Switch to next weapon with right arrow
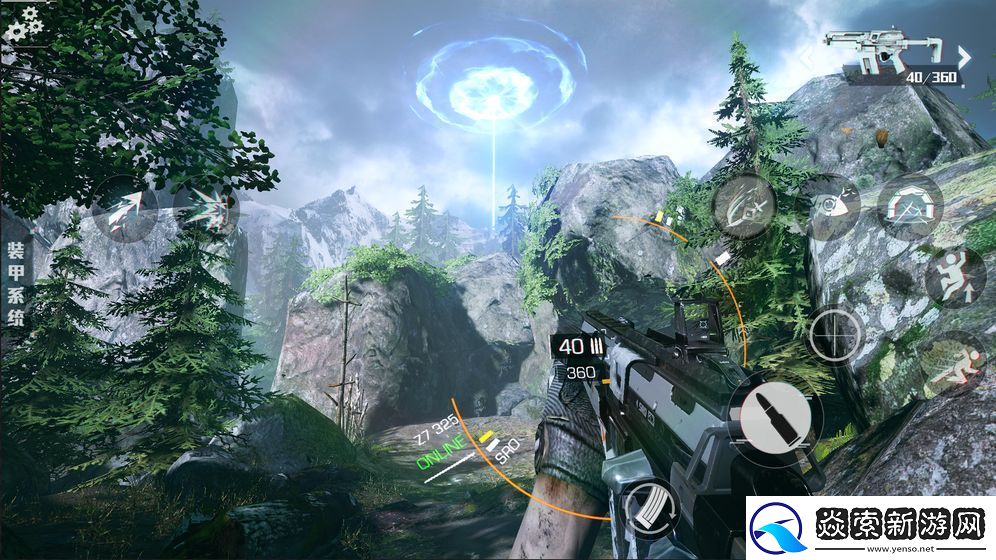 pyautogui.click(x=965, y=56)
